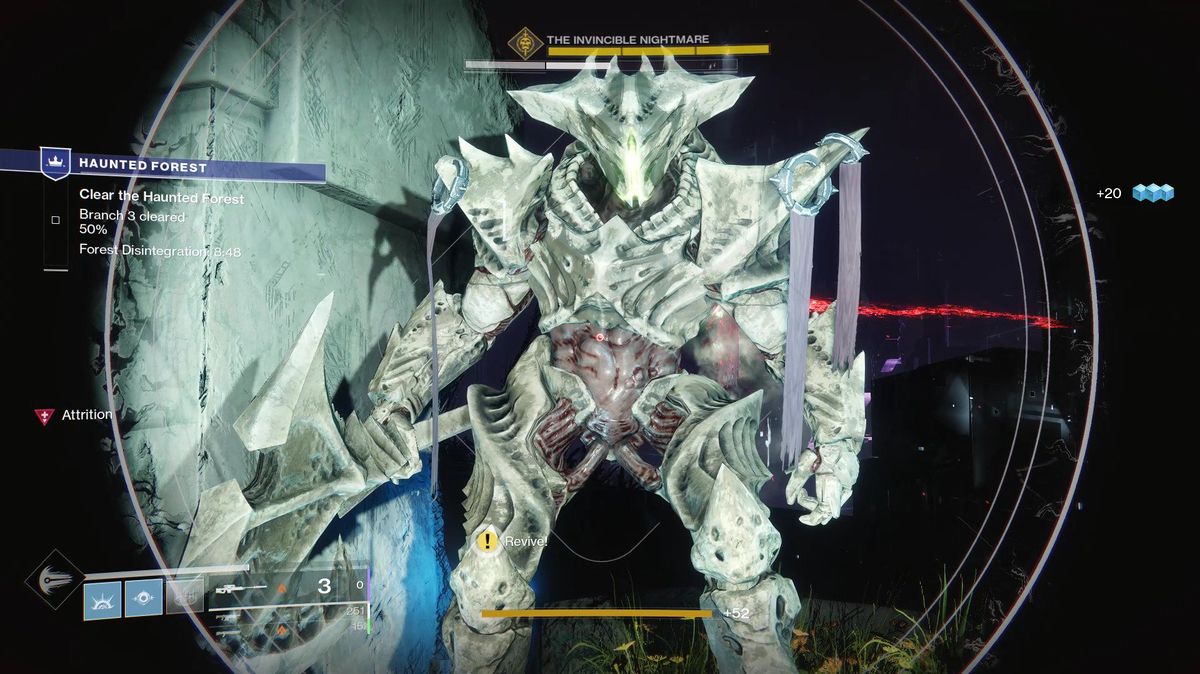
Task: Click the crown activity emblem
Action: tap(54, 162)
